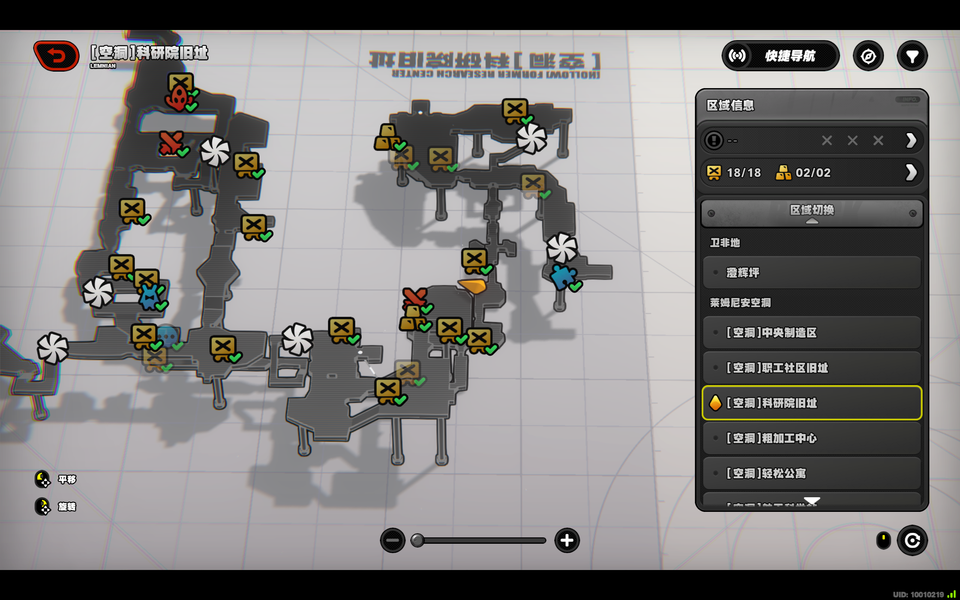Choose the [空洞]职工社区旧址 entry
This screenshot has height=600, width=960.
coord(811,367)
